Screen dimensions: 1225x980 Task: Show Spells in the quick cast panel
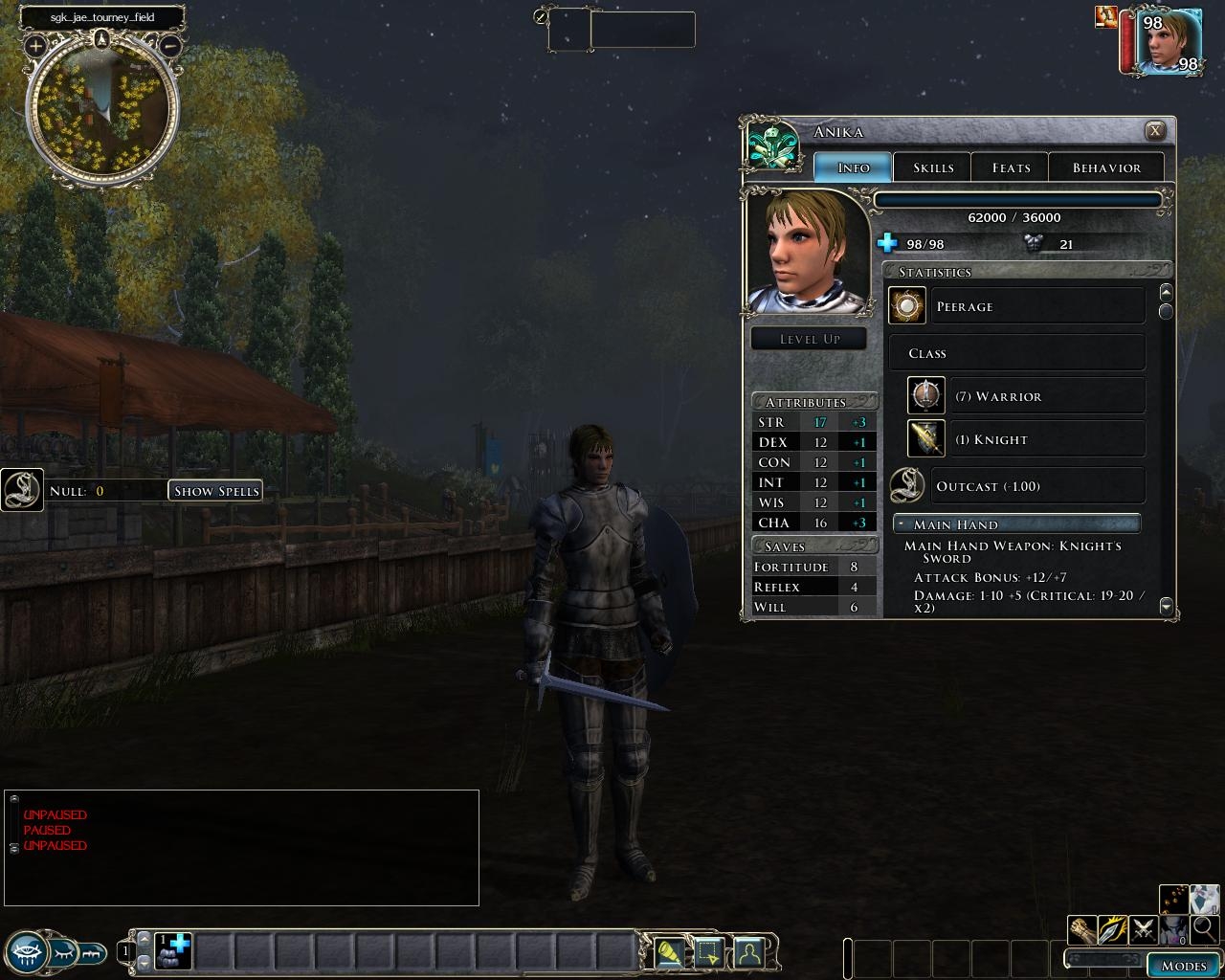(x=216, y=491)
